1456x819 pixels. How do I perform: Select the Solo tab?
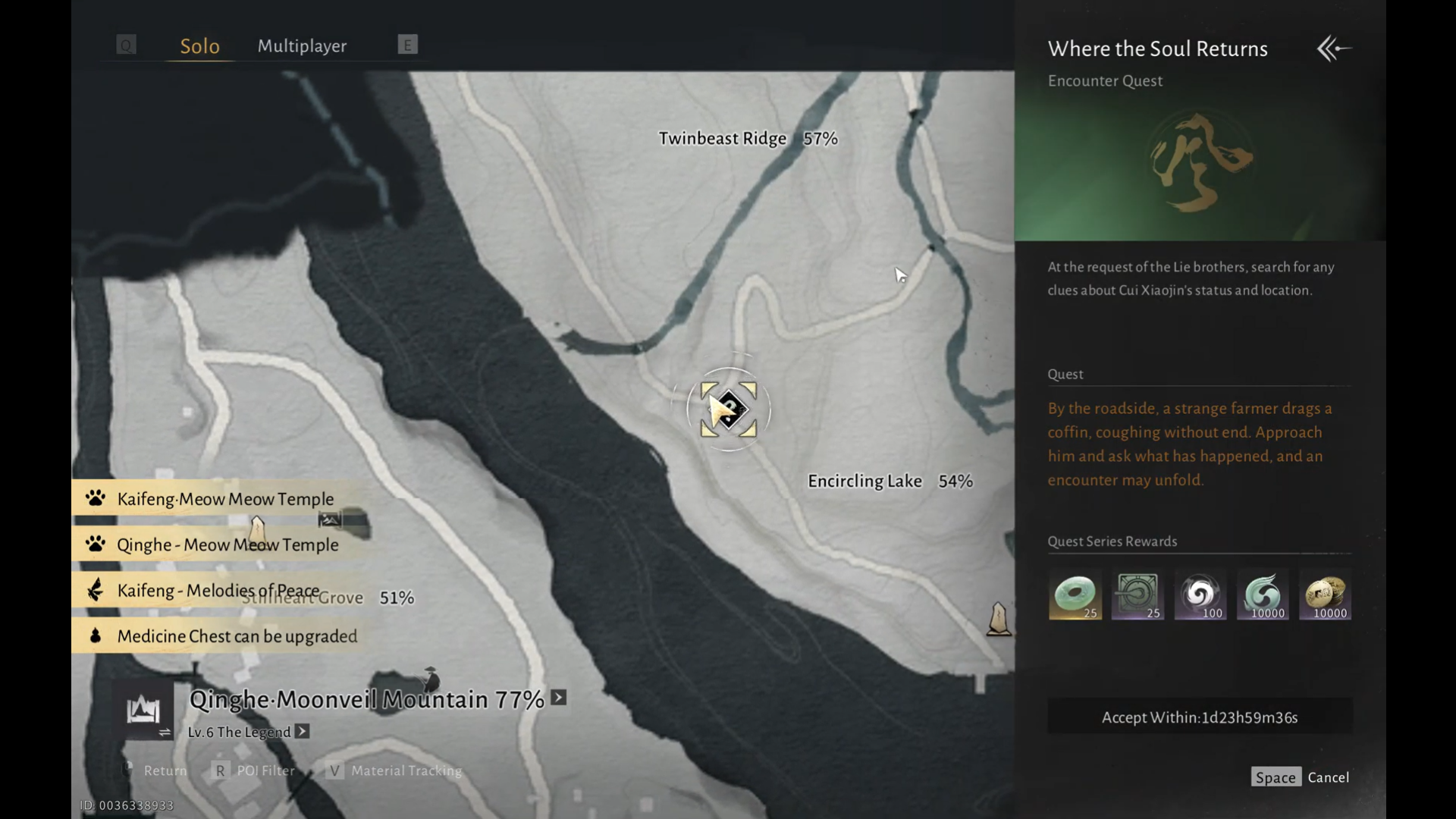click(199, 46)
